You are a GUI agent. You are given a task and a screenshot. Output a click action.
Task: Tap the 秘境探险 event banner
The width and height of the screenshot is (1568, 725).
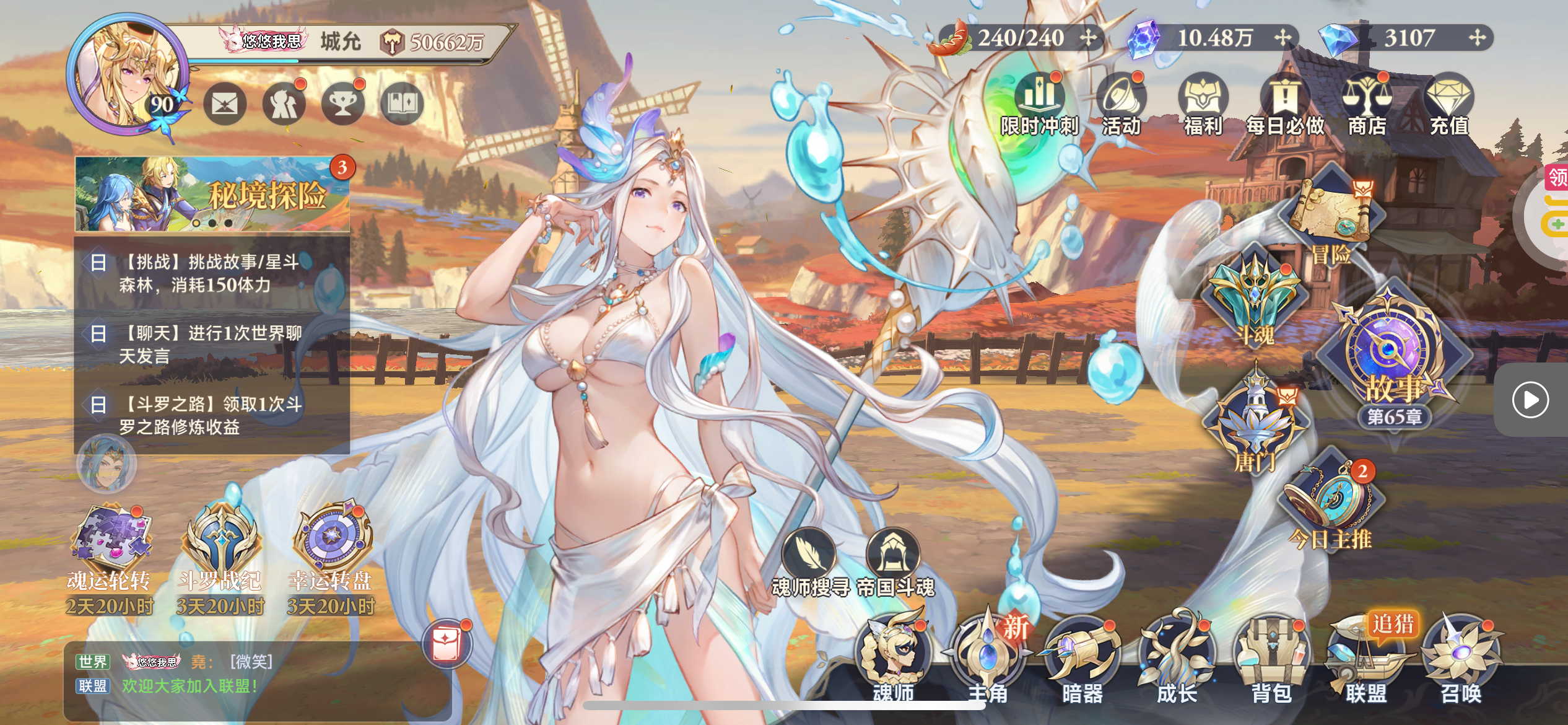pos(212,194)
